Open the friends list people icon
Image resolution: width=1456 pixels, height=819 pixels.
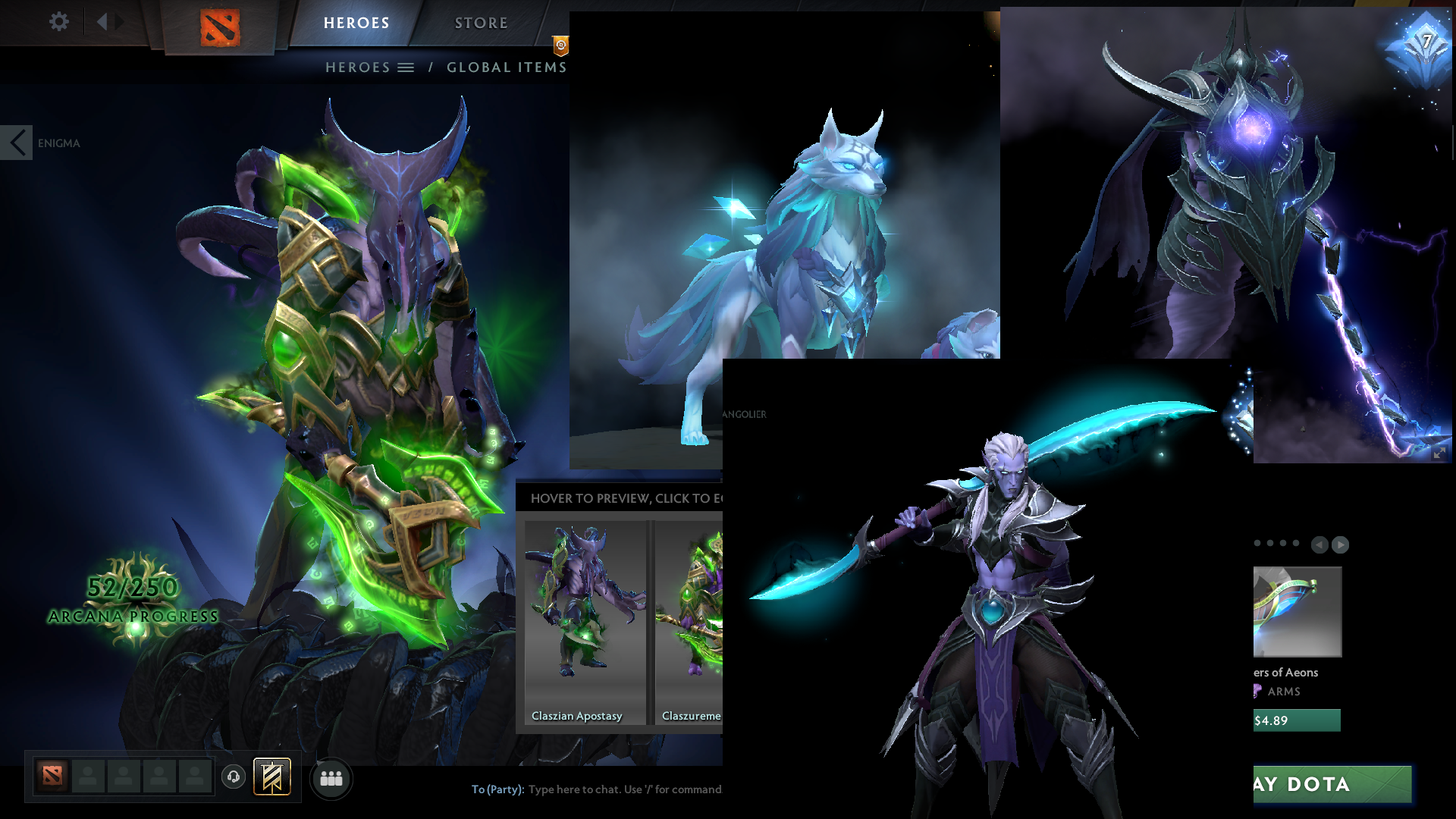pyautogui.click(x=331, y=778)
